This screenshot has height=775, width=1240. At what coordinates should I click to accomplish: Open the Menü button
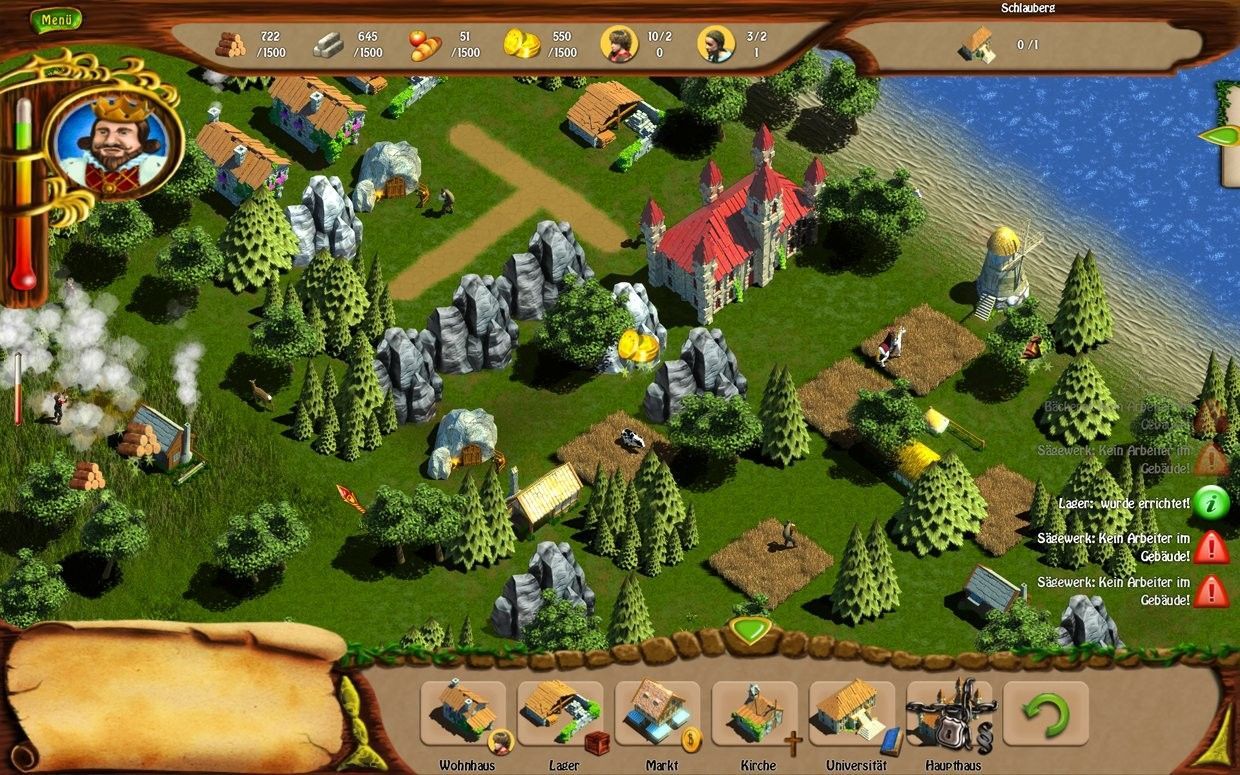(56, 20)
